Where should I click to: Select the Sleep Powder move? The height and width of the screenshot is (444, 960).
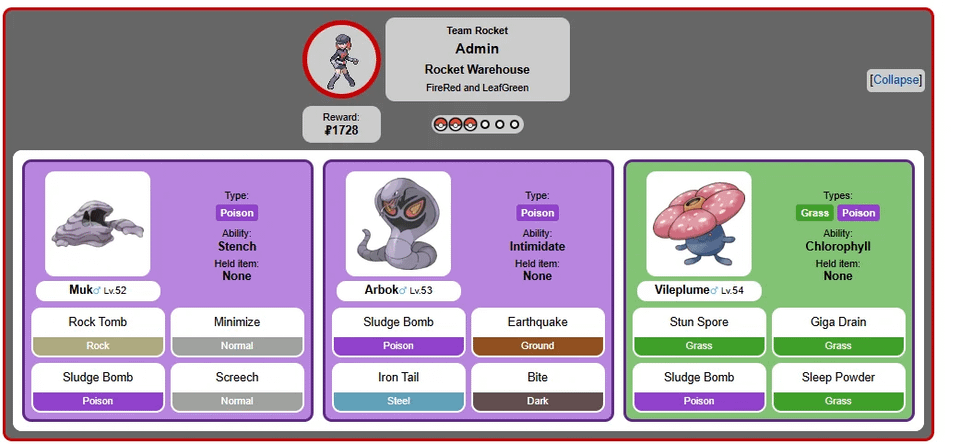point(838,377)
